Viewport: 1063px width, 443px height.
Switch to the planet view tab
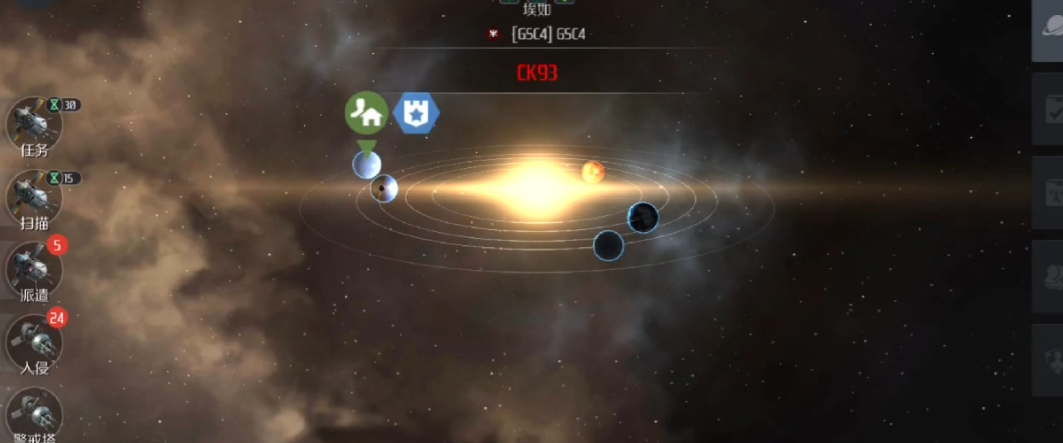click(x=1048, y=30)
